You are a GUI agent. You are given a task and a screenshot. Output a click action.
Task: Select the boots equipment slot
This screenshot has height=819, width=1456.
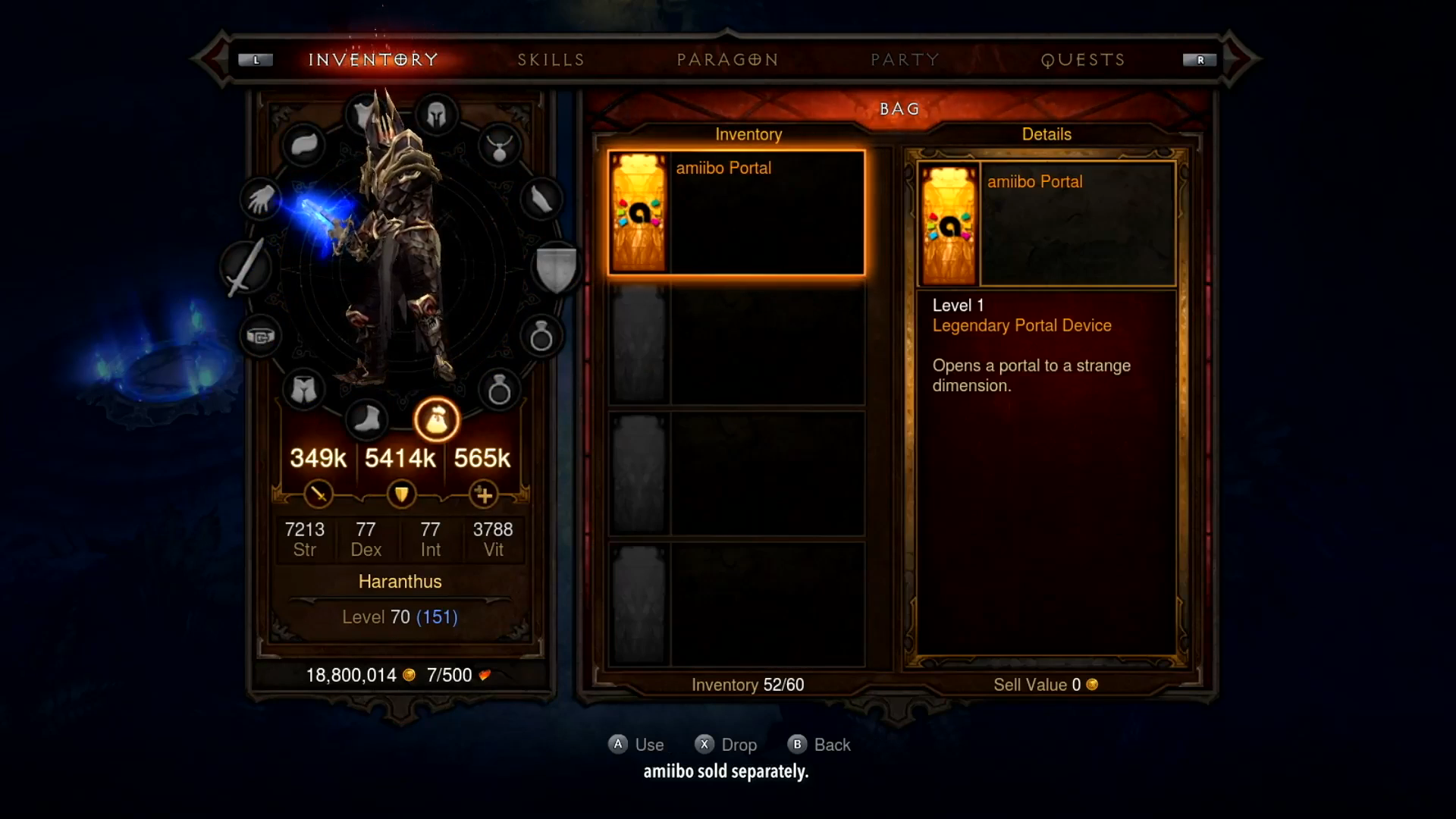[x=367, y=419]
